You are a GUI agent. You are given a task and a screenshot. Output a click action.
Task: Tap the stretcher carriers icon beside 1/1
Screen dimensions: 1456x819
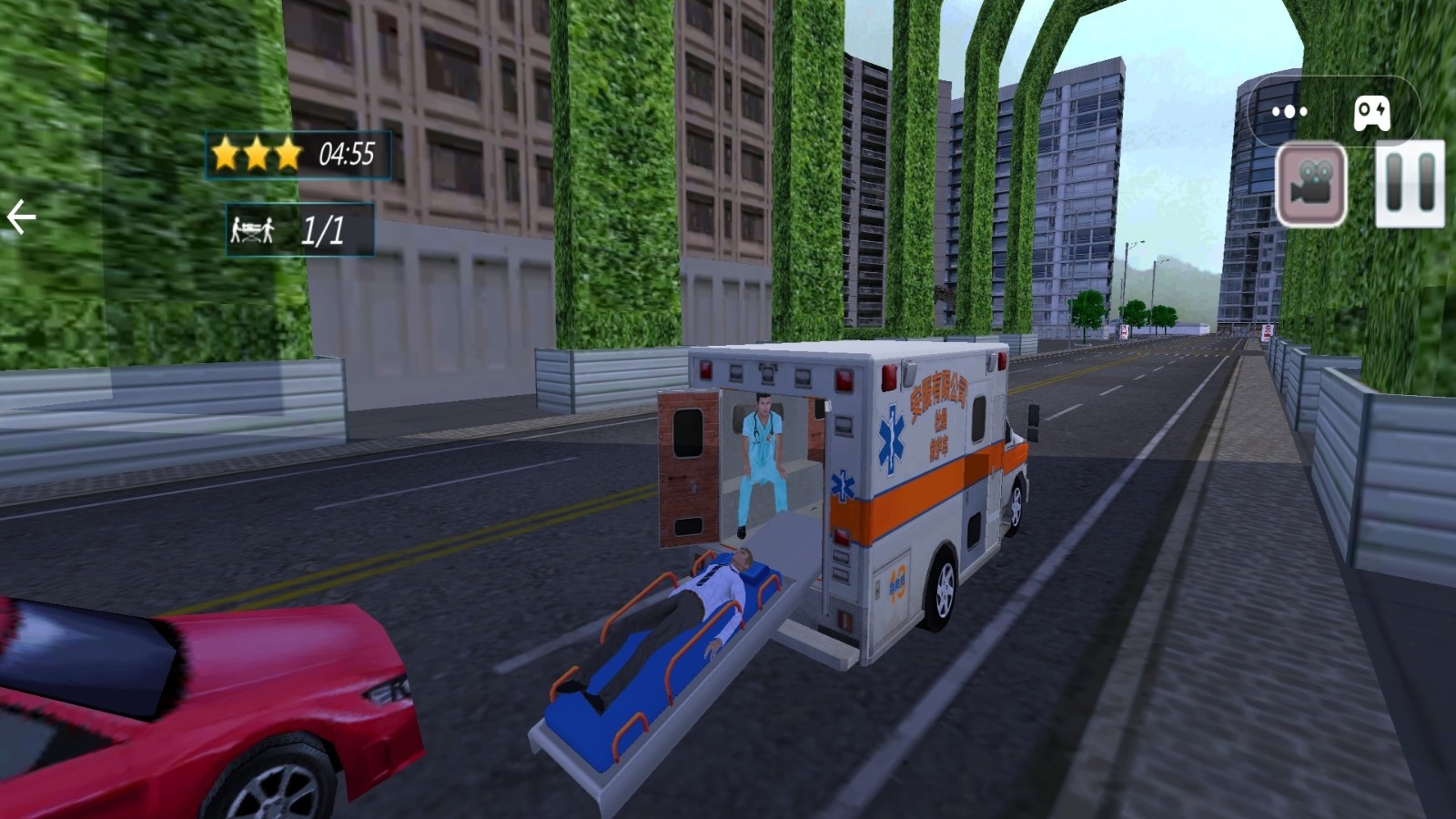click(252, 230)
